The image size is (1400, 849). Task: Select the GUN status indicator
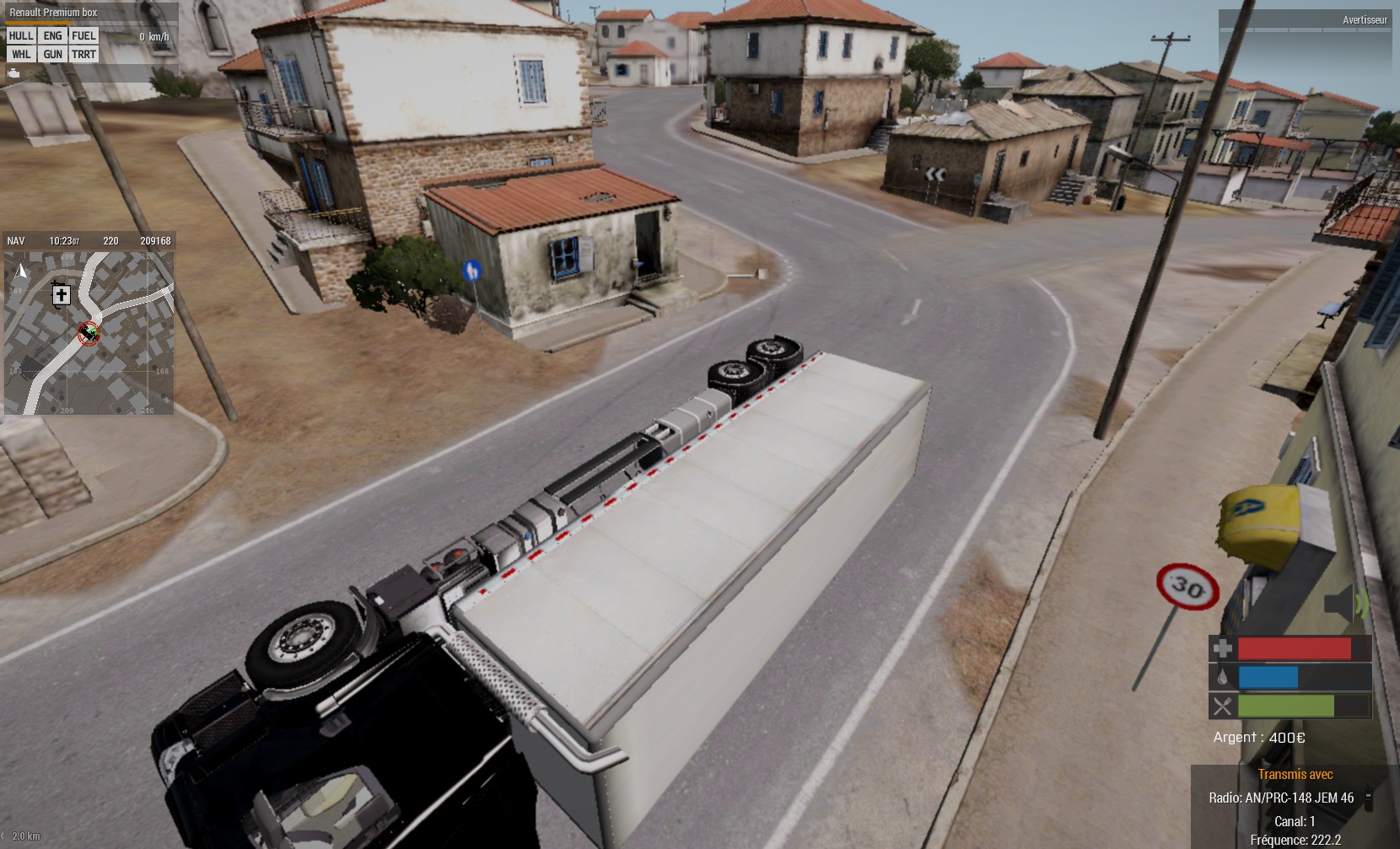(x=52, y=54)
